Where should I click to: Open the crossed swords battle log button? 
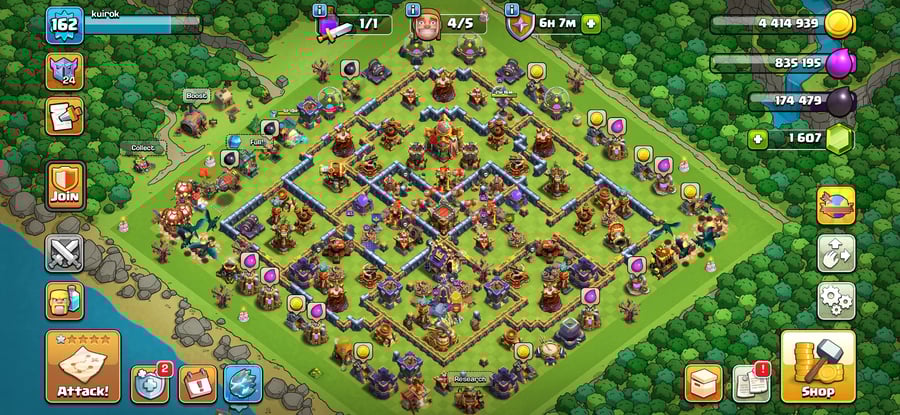point(65,253)
